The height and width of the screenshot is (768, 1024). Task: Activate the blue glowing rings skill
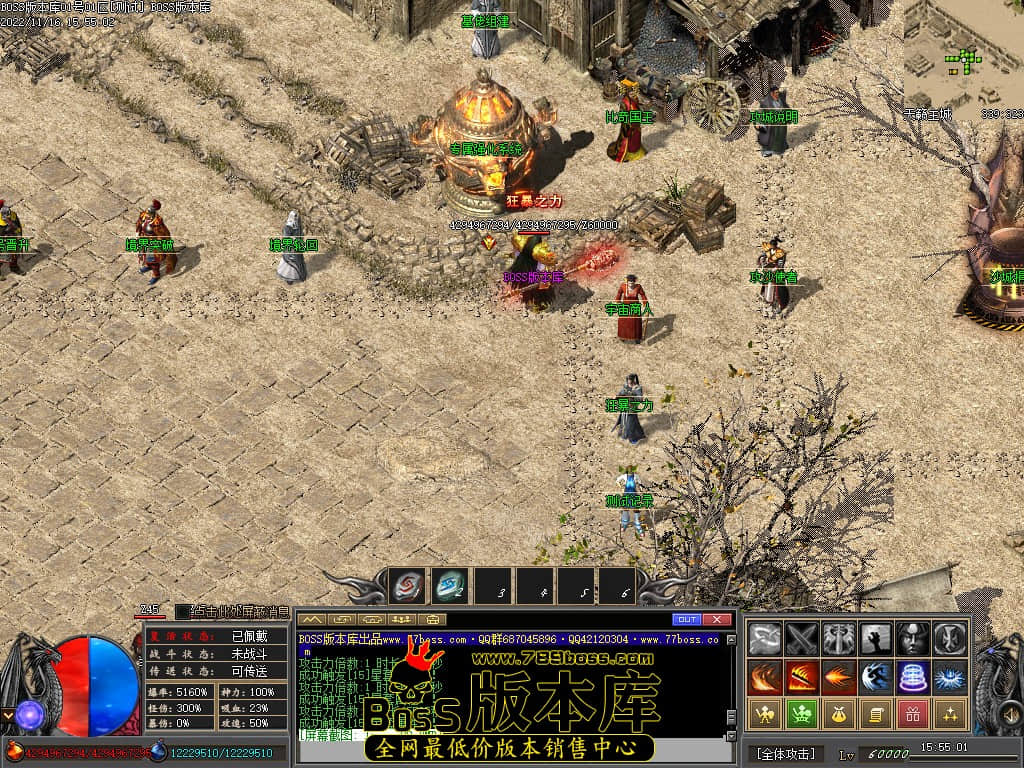pyautogui.click(x=913, y=676)
